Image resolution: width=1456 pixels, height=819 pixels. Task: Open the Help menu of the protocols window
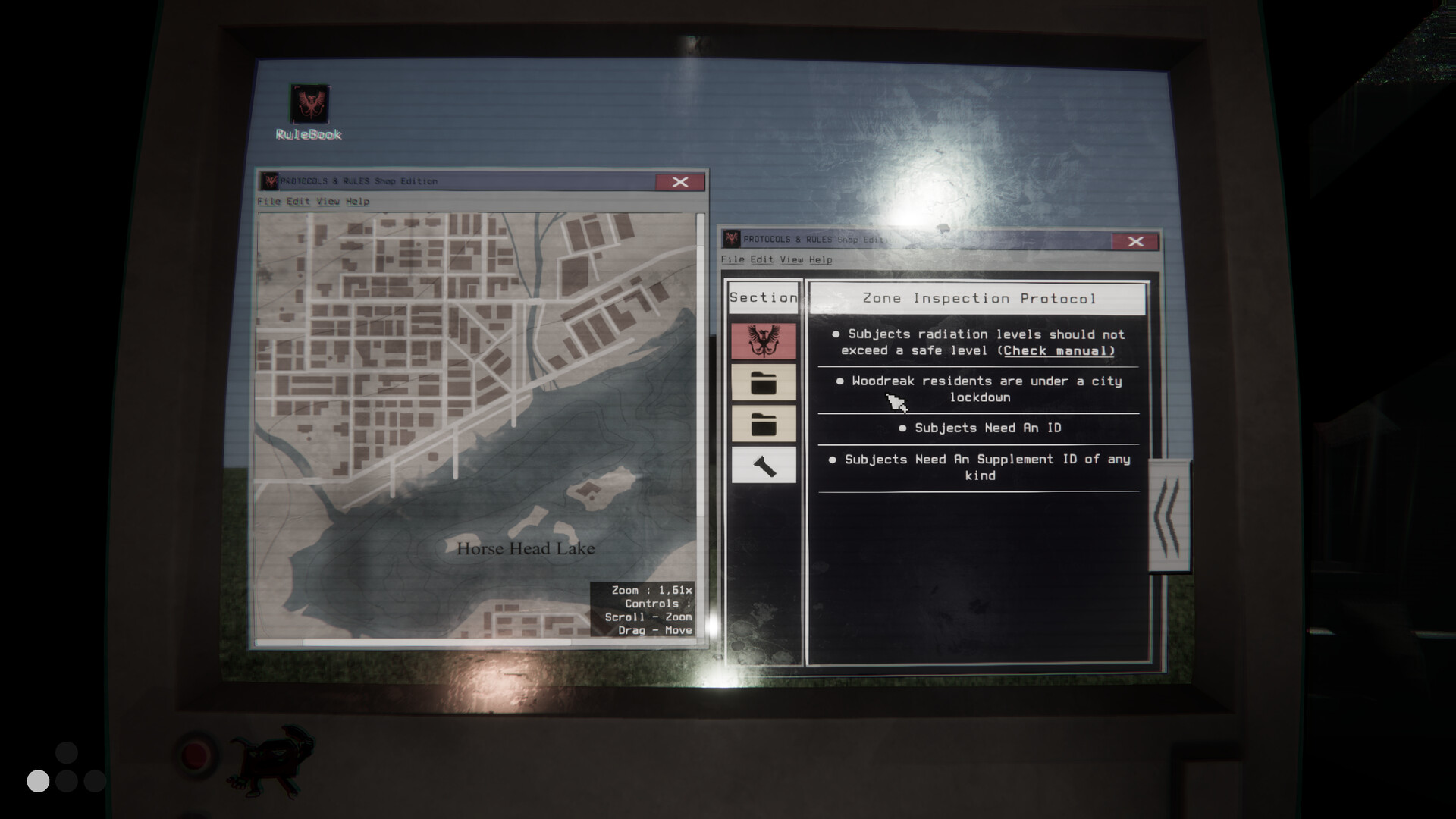point(820,259)
